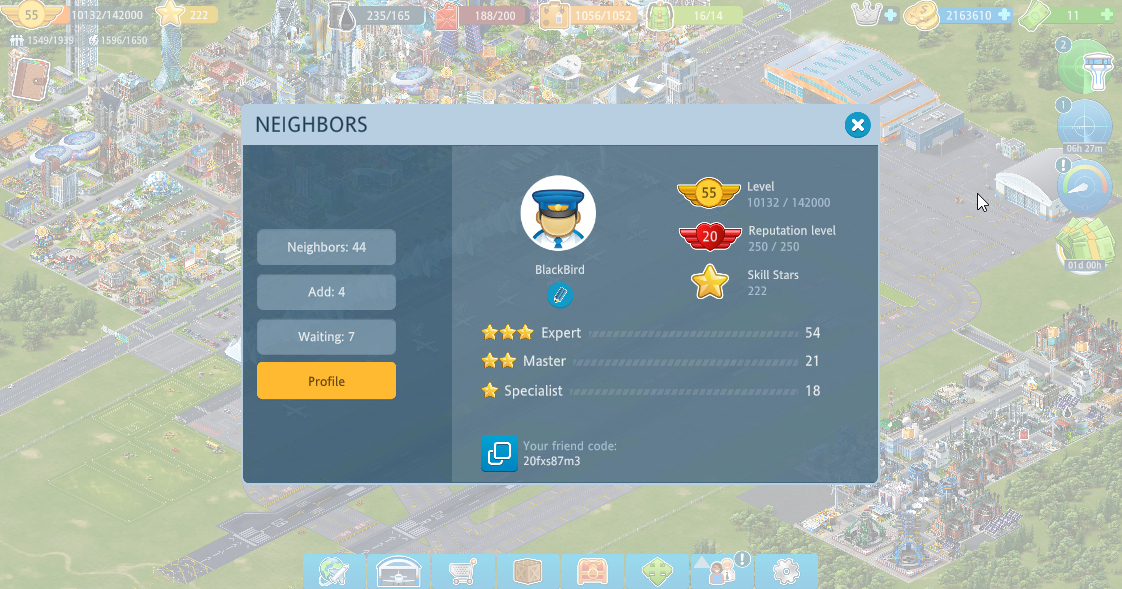
Task: Open the hangar button in bottom bar
Action: pos(399,572)
